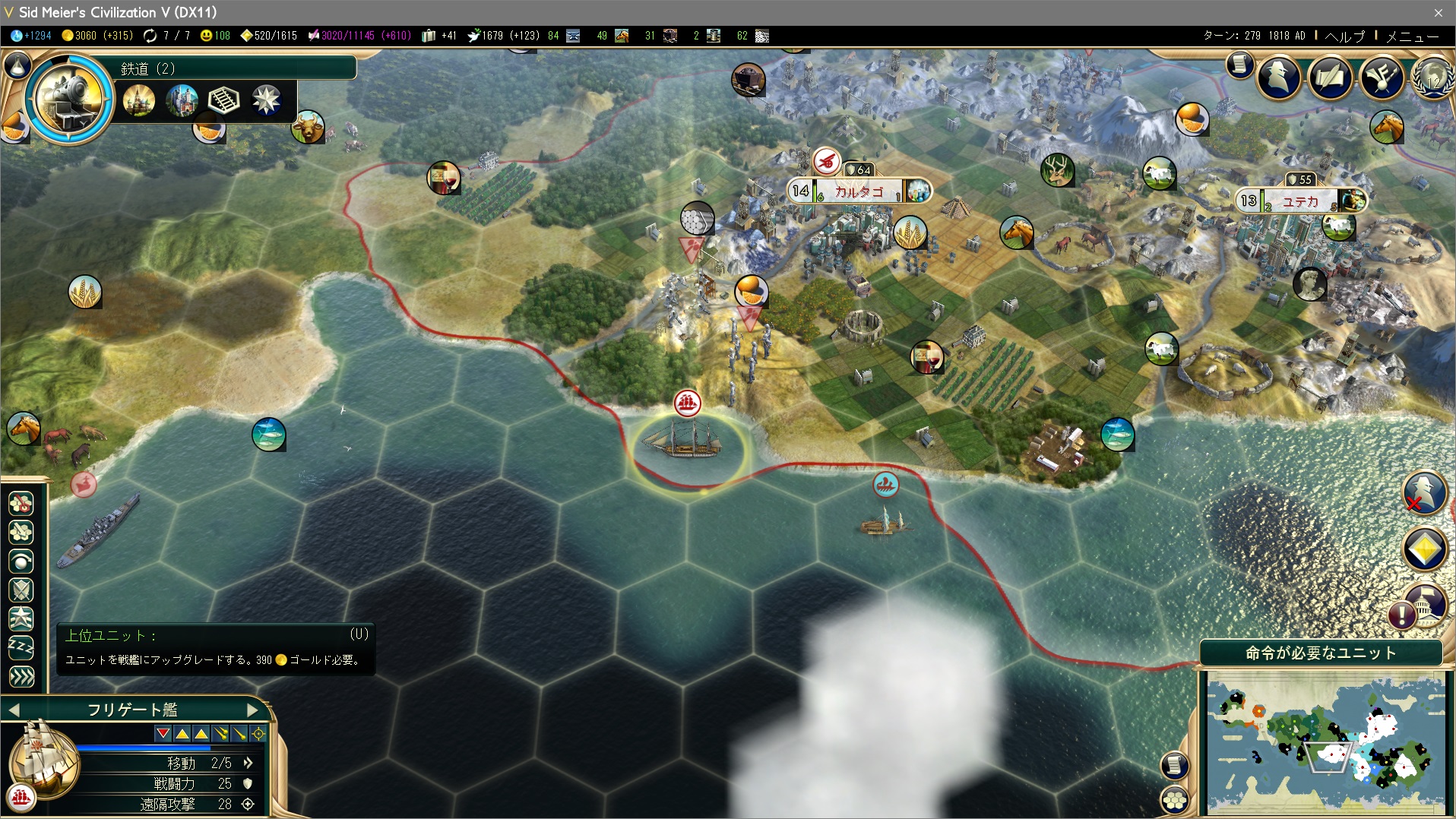The height and width of the screenshot is (819, 1456).
Task: Open the diplomacy overview trumpet icon
Action: 1382,77
